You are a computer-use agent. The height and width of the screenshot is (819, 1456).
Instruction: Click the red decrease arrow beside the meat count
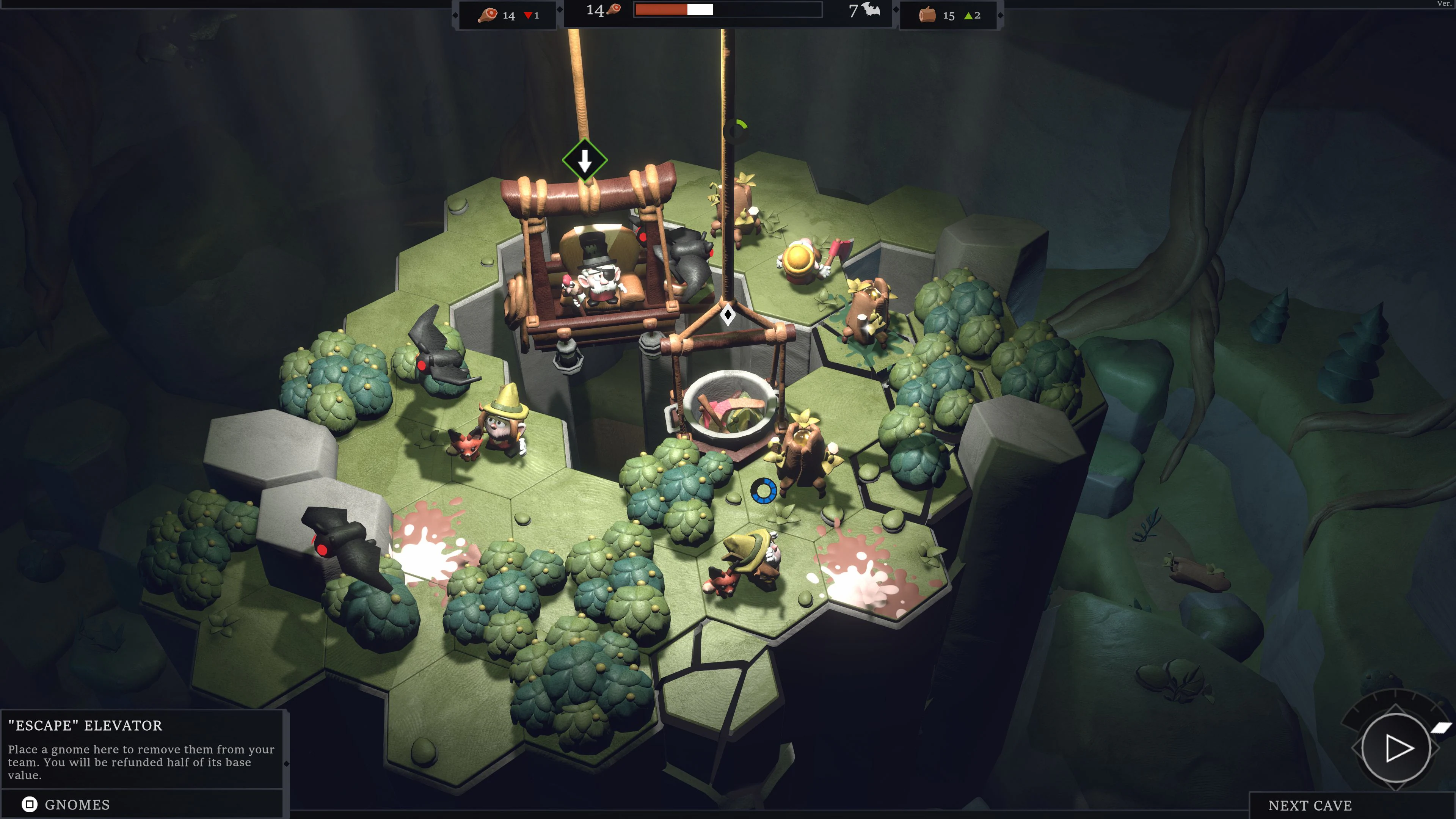tap(529, 16)
